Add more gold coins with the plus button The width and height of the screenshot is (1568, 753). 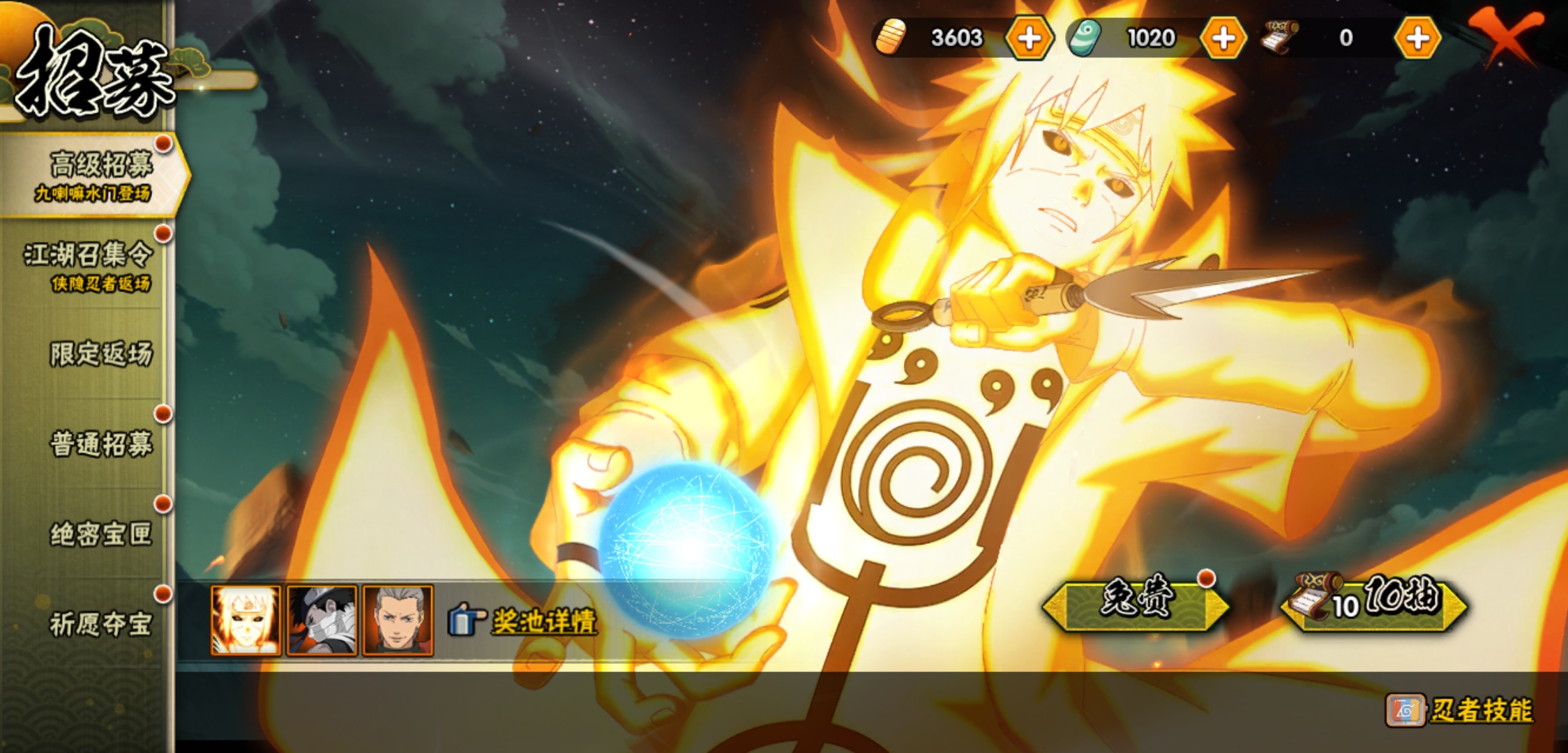click(x=1029, y=38)
